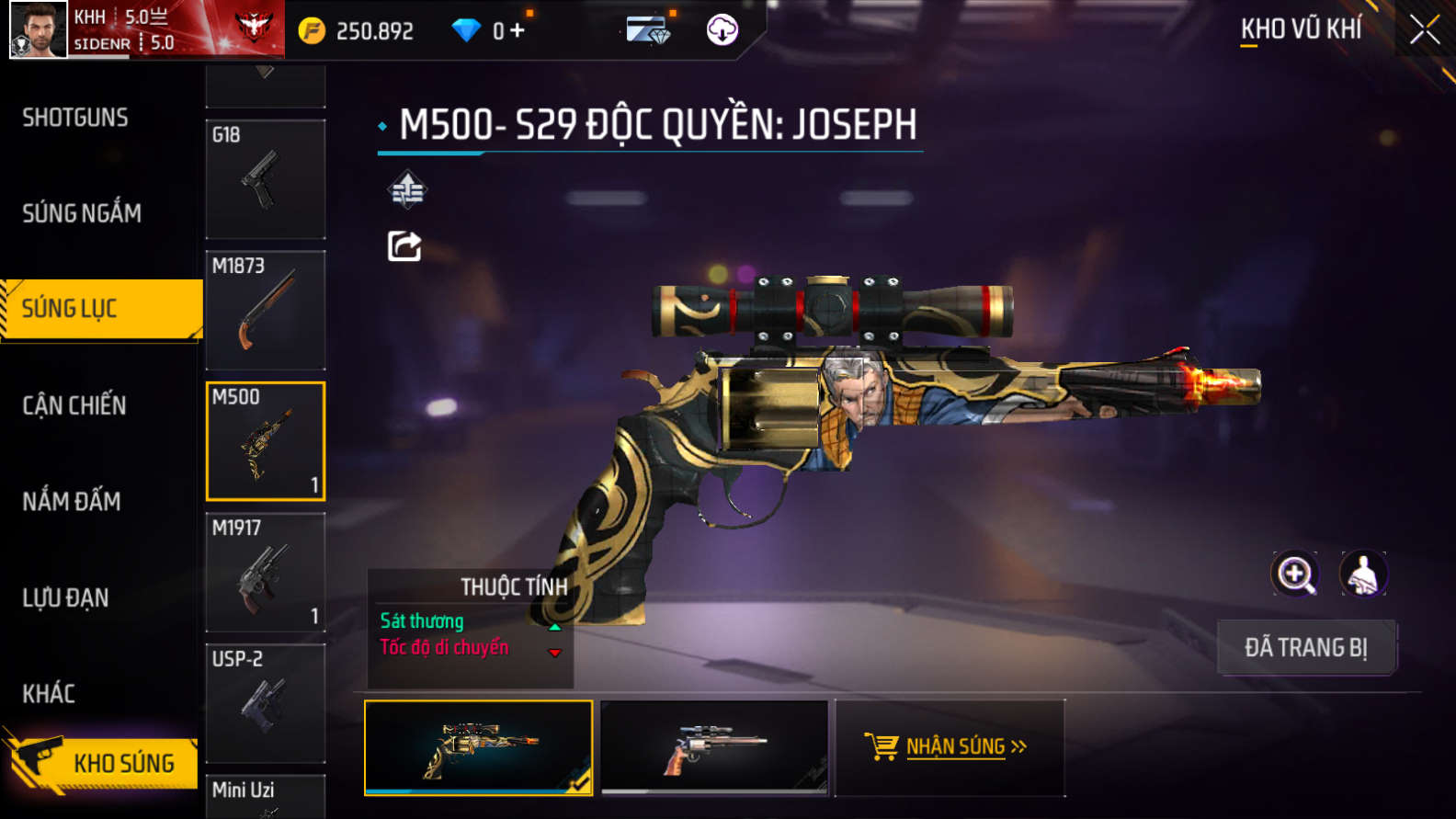
Task: Click the Đã Trang Bị button
Action: coord(1306,647)
